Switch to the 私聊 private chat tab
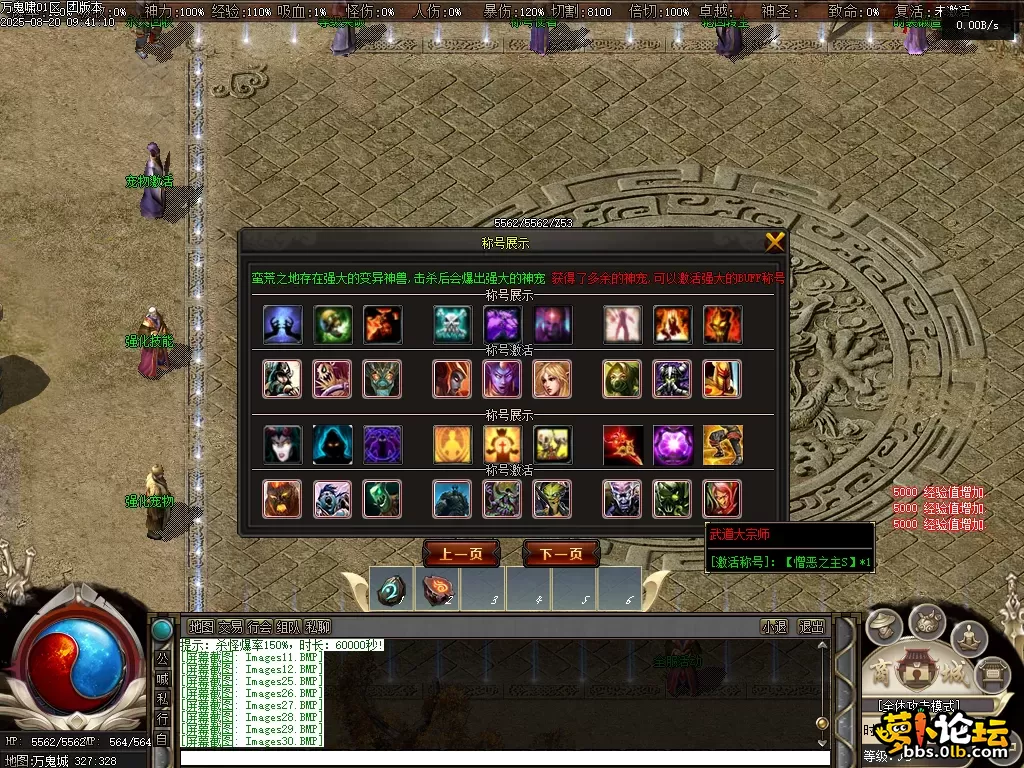 [318, 627]
